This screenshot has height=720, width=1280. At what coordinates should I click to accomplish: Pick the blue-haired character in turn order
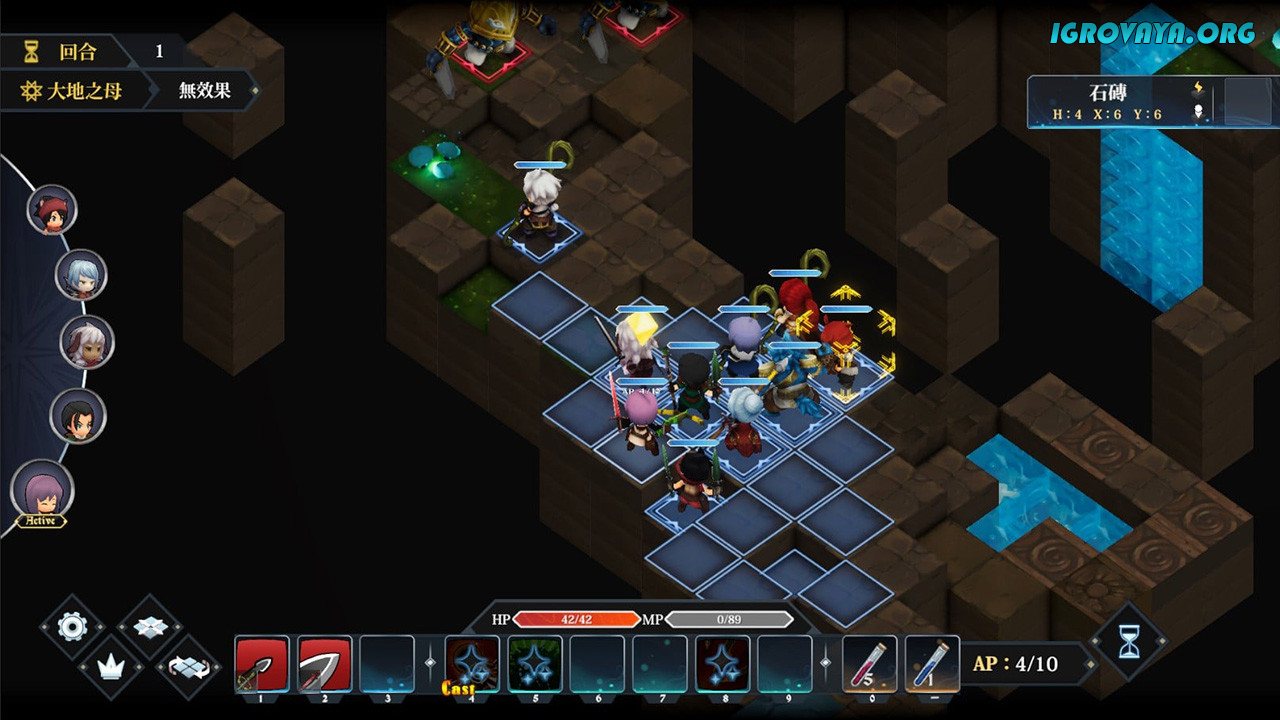(81, 275)
